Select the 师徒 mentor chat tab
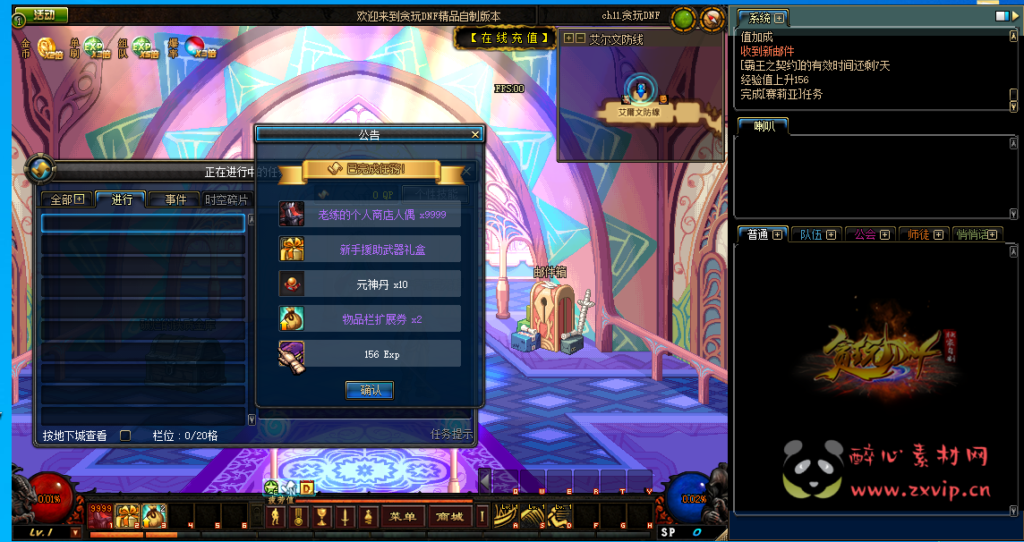Viewport: 1024px width, 542px height. coord(923,234)
